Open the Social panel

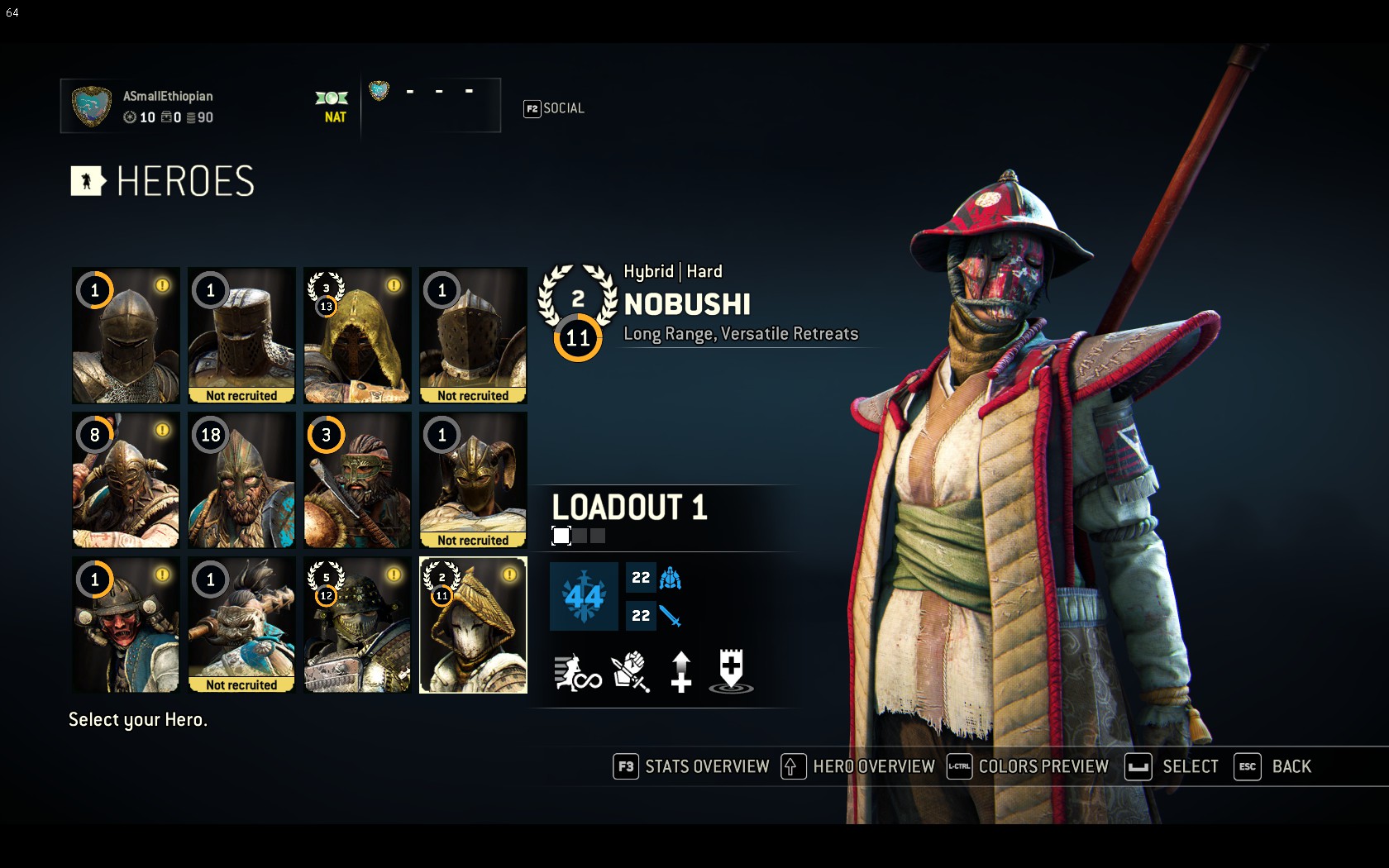pyautogui.click(x=554, y=108)
